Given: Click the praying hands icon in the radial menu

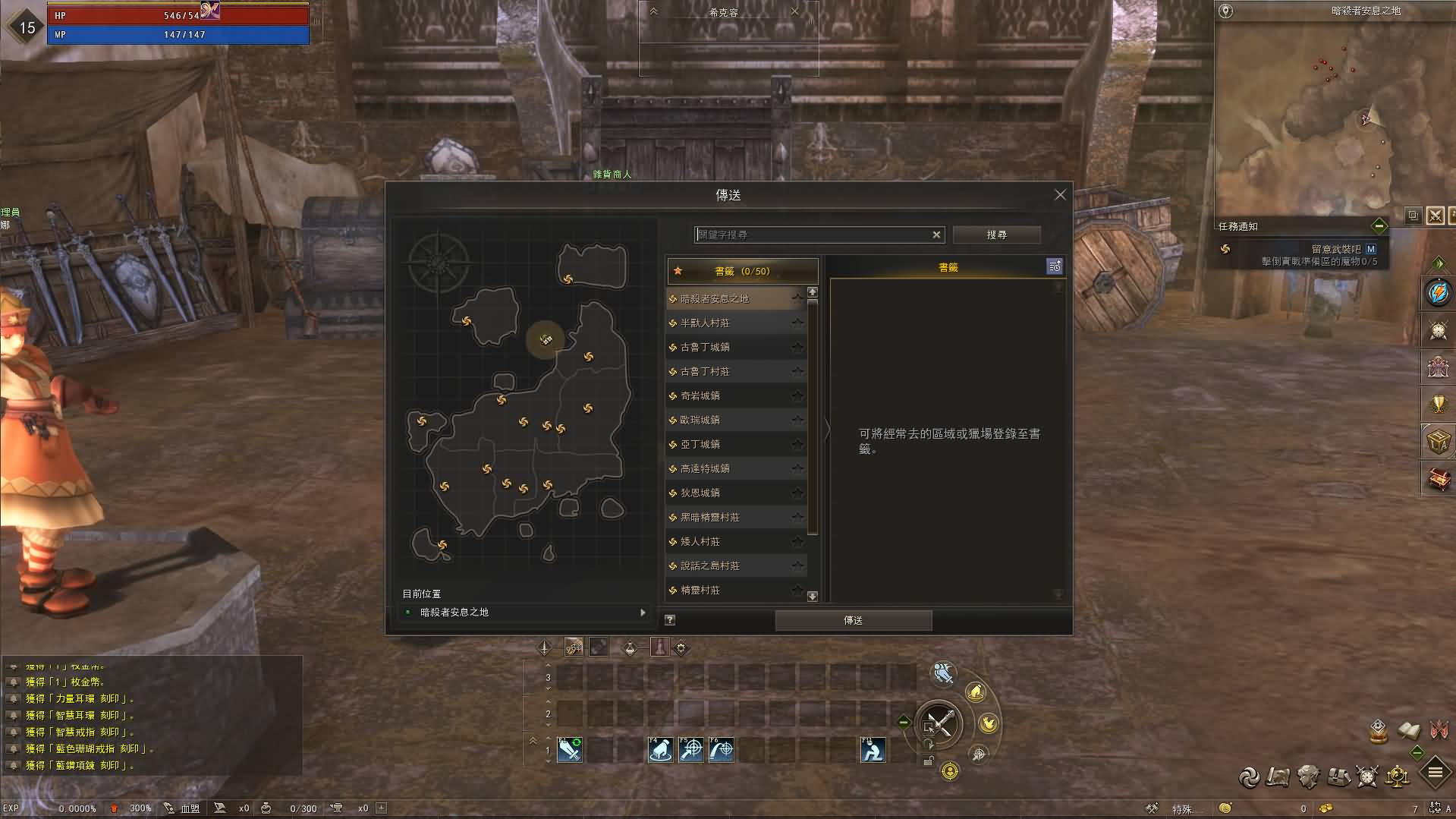Looking at the screenshot, I should click(976, 692).
